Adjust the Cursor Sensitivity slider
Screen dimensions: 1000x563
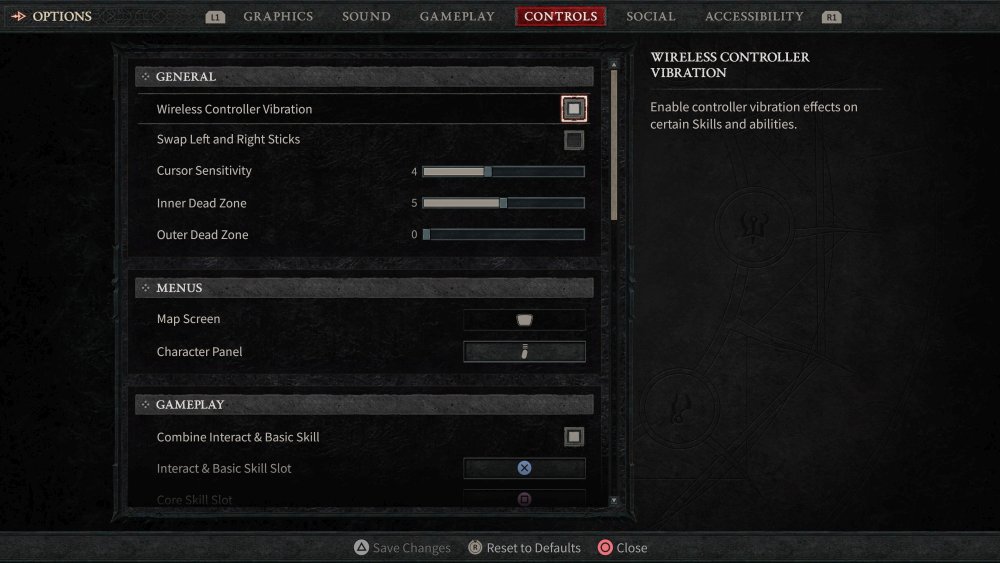pos(503,172)
